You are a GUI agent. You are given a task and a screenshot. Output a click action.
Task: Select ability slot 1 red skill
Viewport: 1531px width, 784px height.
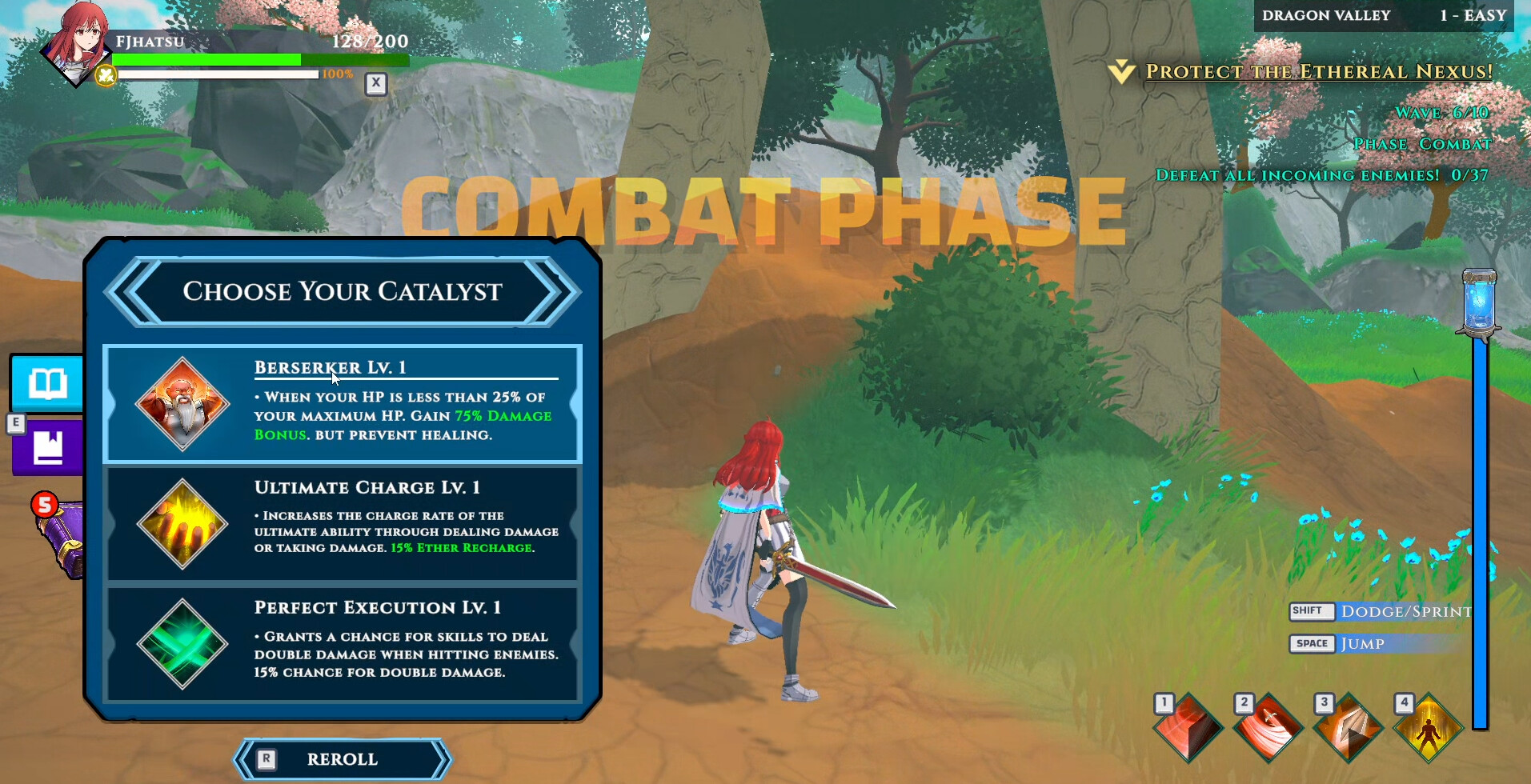(x=1185, y=728)
